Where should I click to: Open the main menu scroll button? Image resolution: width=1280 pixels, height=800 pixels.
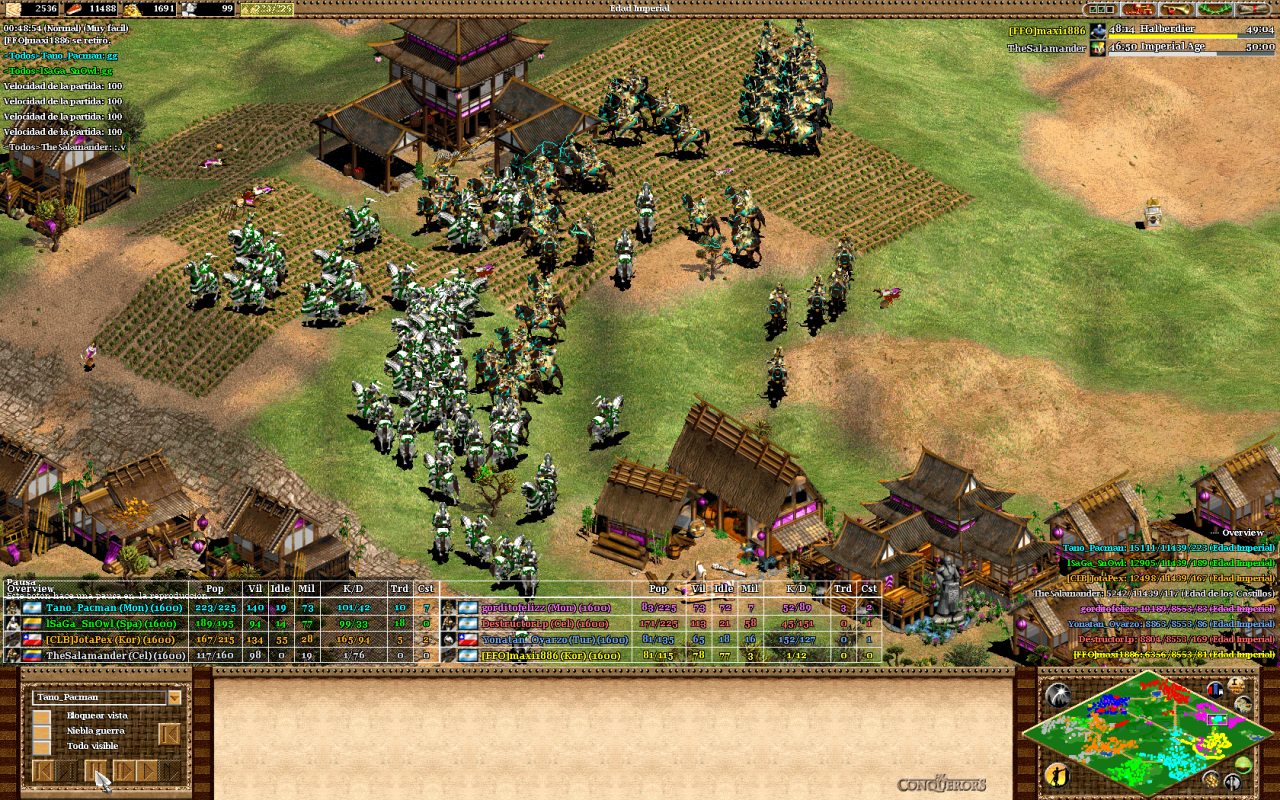pos(1252,9)
